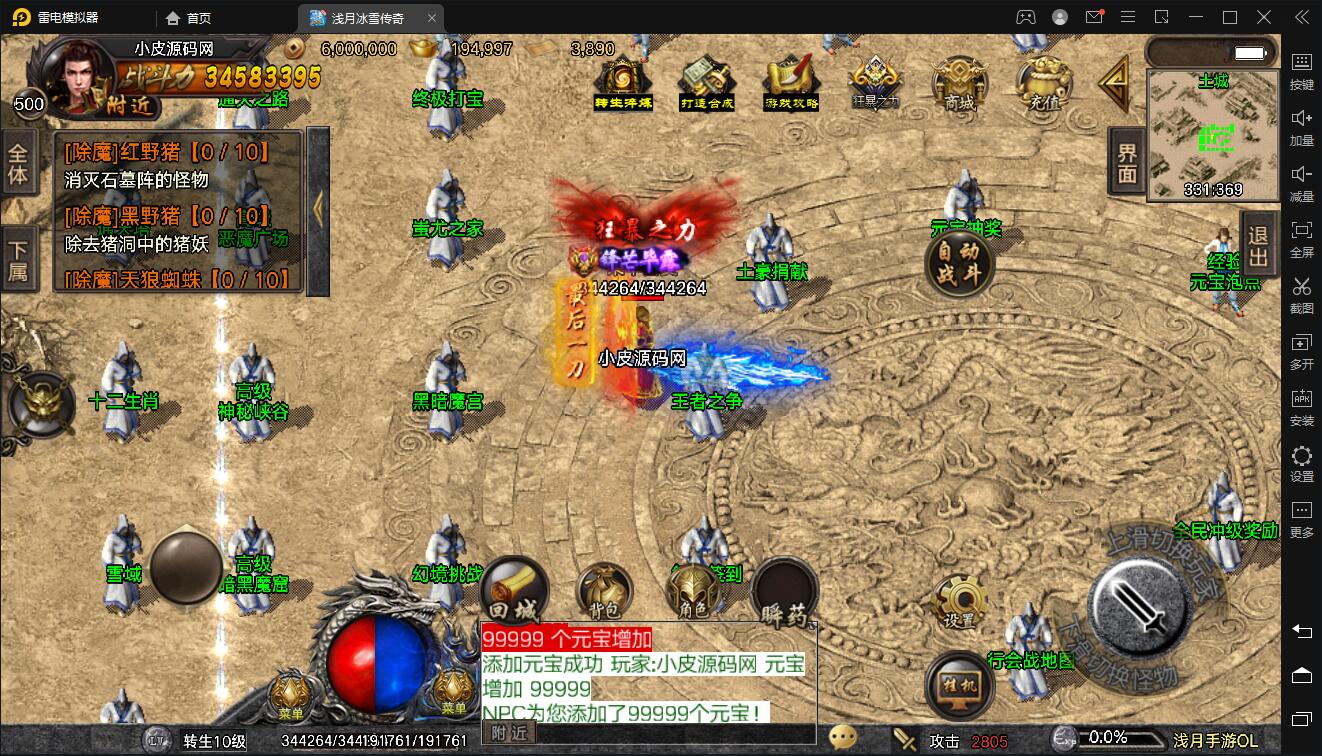The image size is (1322, 756).
Task: Open the 角色 character sheet
Action: pos(693,592)
